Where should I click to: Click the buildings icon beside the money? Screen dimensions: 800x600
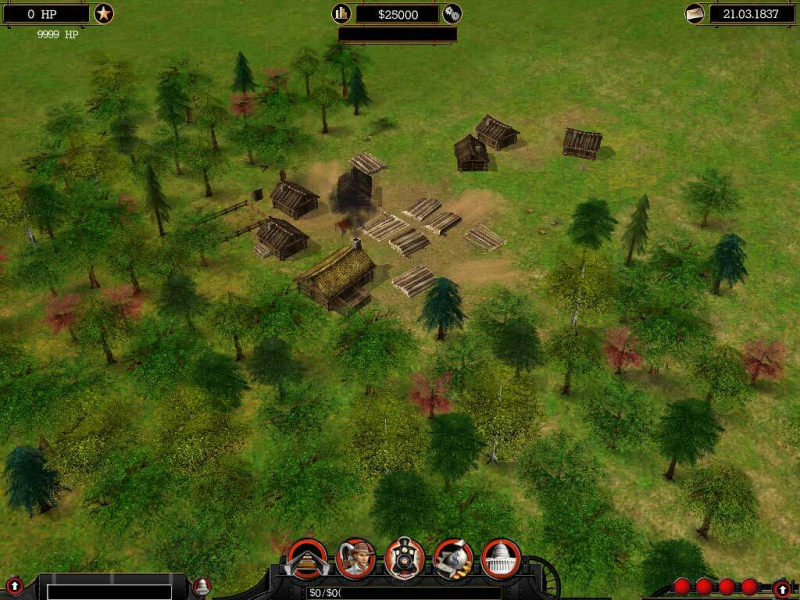342,14
